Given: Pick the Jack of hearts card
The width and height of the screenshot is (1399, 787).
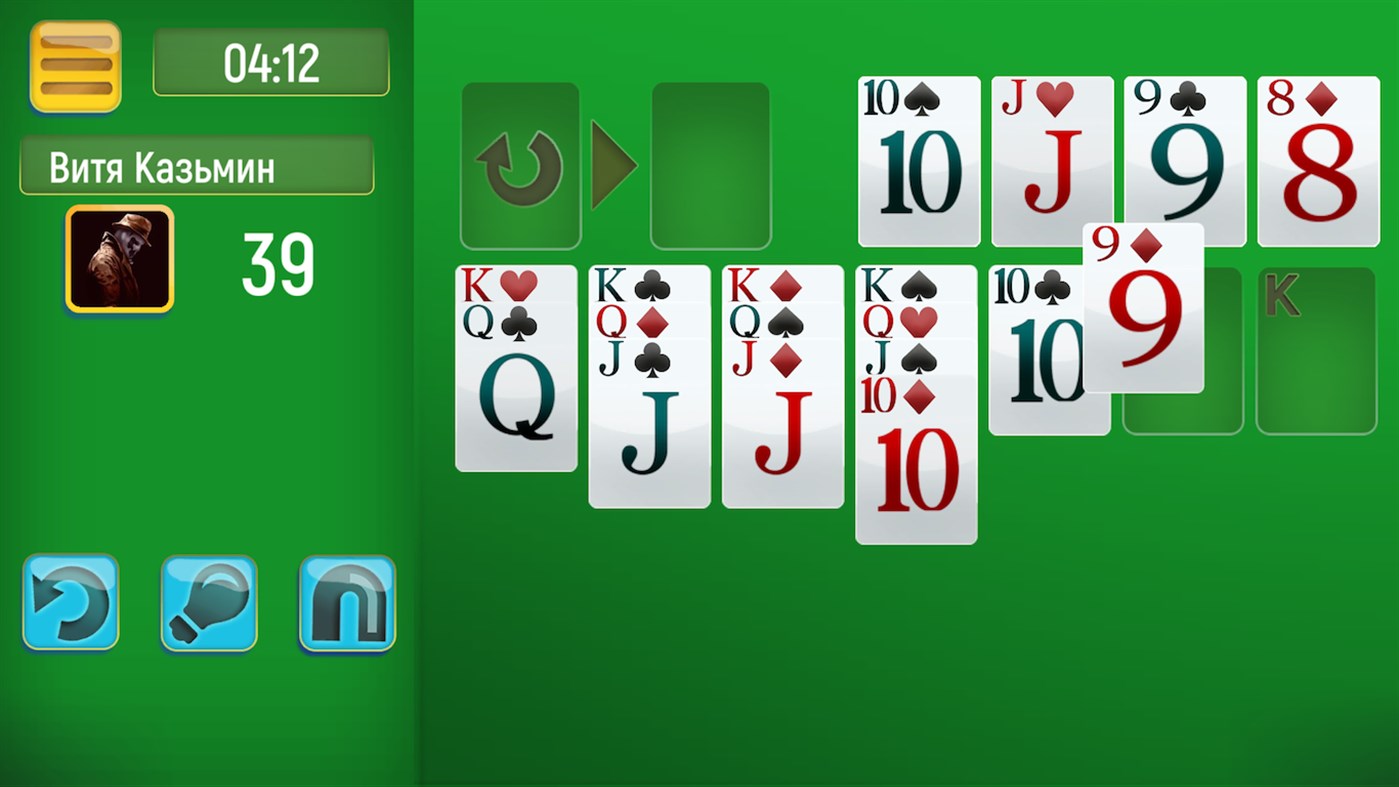Looking at the screenshot, I should tap(1051, 160).
